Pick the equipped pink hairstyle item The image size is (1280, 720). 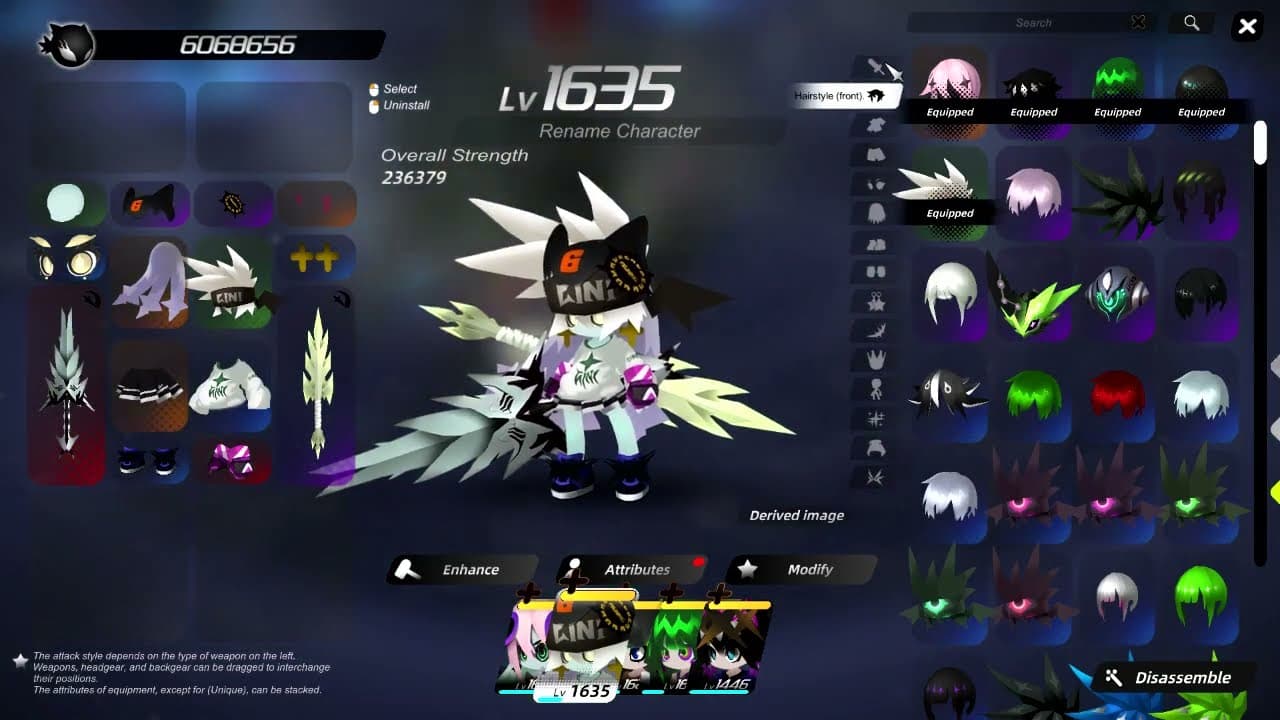pyautogui.click(x=949, y=84)
